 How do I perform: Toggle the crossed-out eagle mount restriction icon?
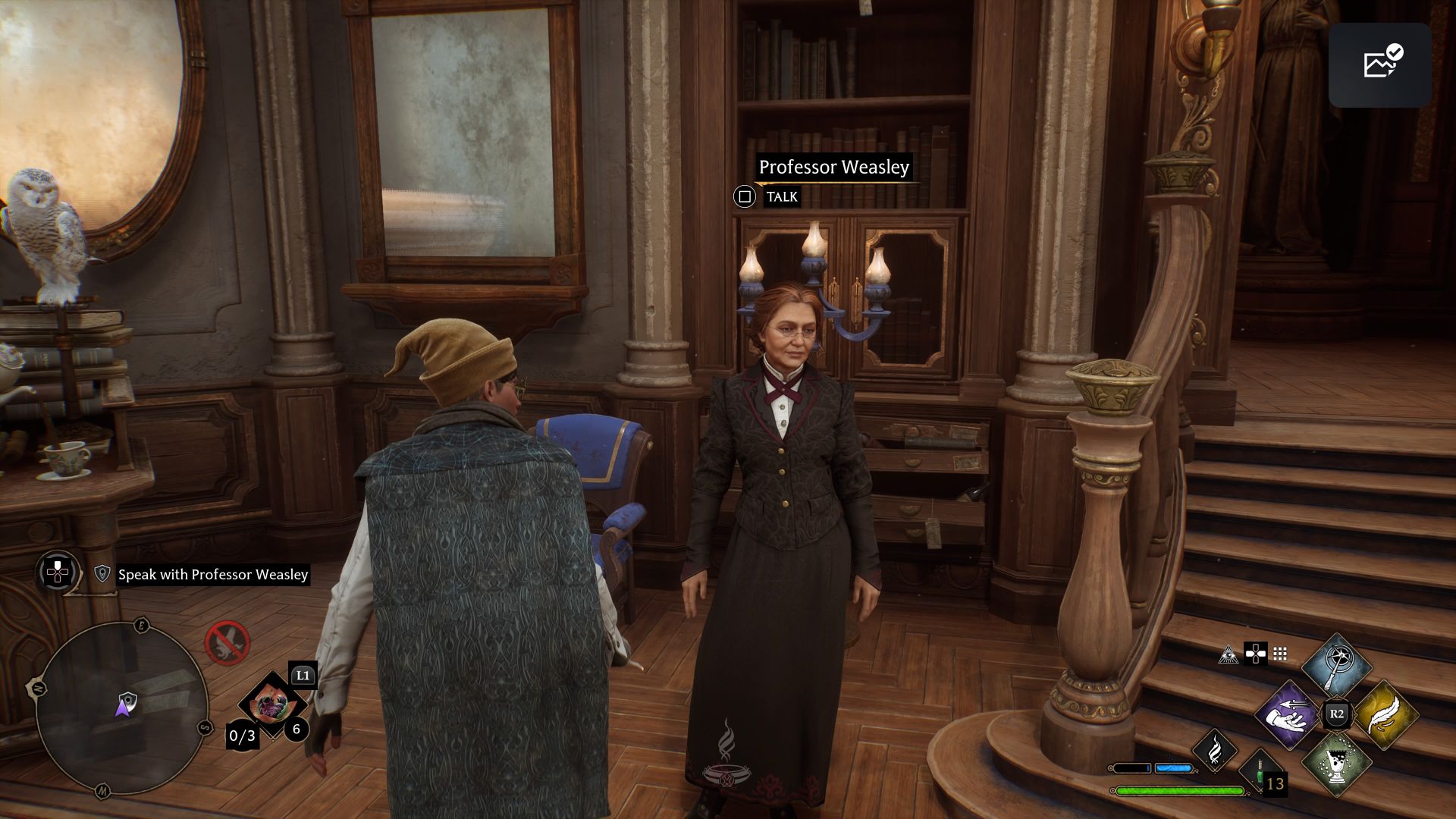point(228,644)
